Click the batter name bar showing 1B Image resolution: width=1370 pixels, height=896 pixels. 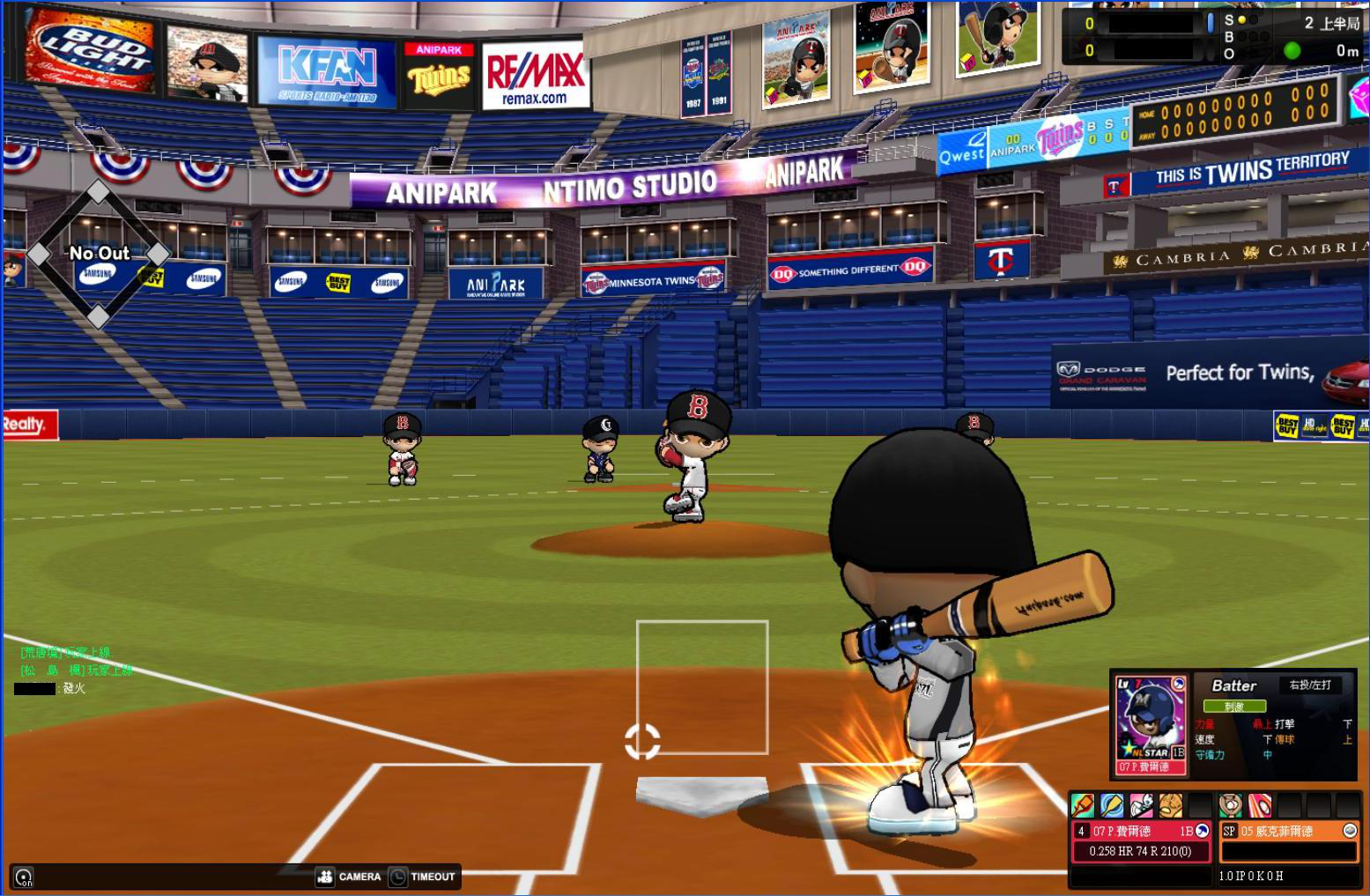click(1141, 831)
